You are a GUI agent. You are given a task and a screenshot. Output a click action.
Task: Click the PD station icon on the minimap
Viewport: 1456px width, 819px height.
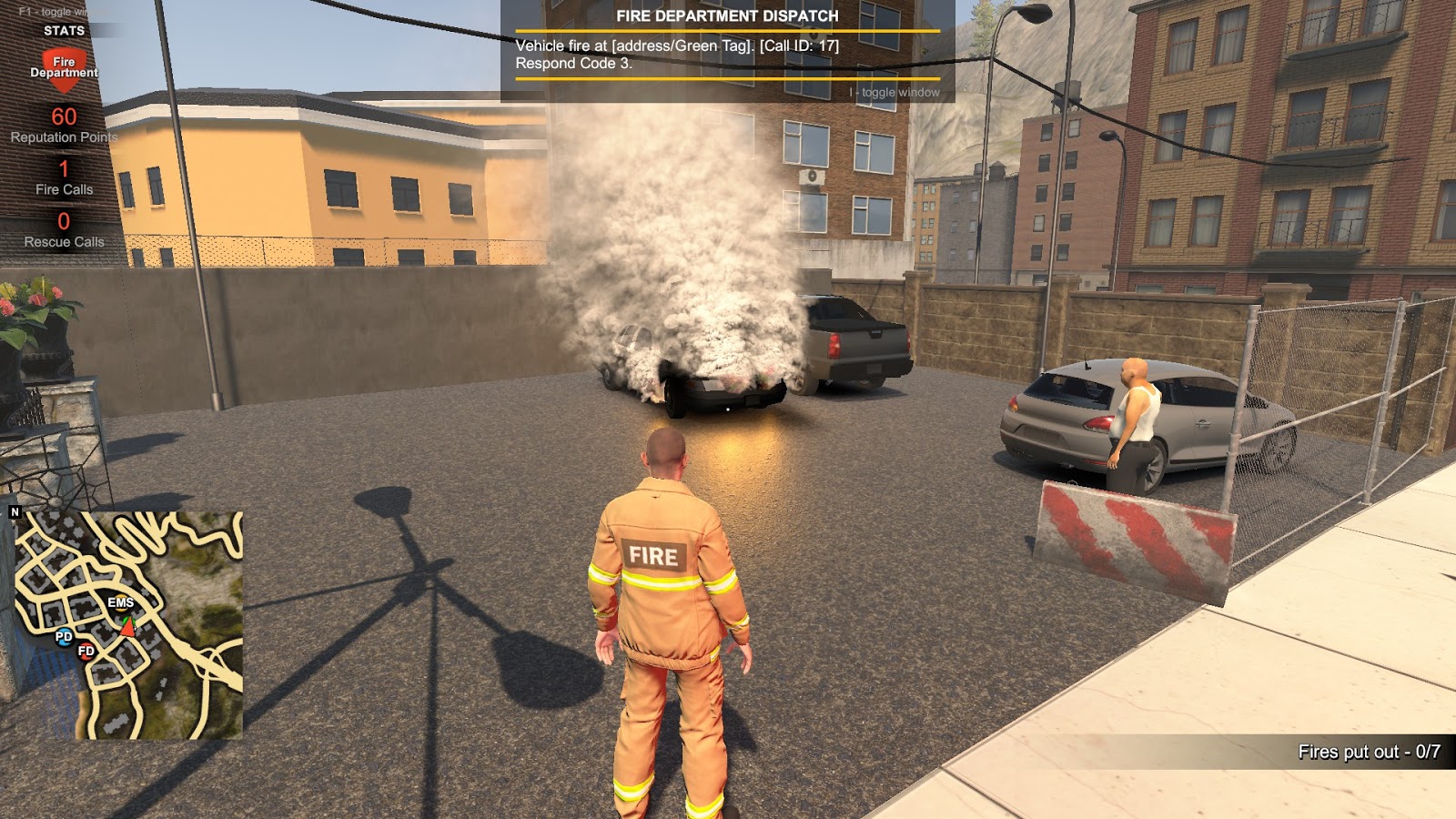pyautogui.click(x=64, y=638)
